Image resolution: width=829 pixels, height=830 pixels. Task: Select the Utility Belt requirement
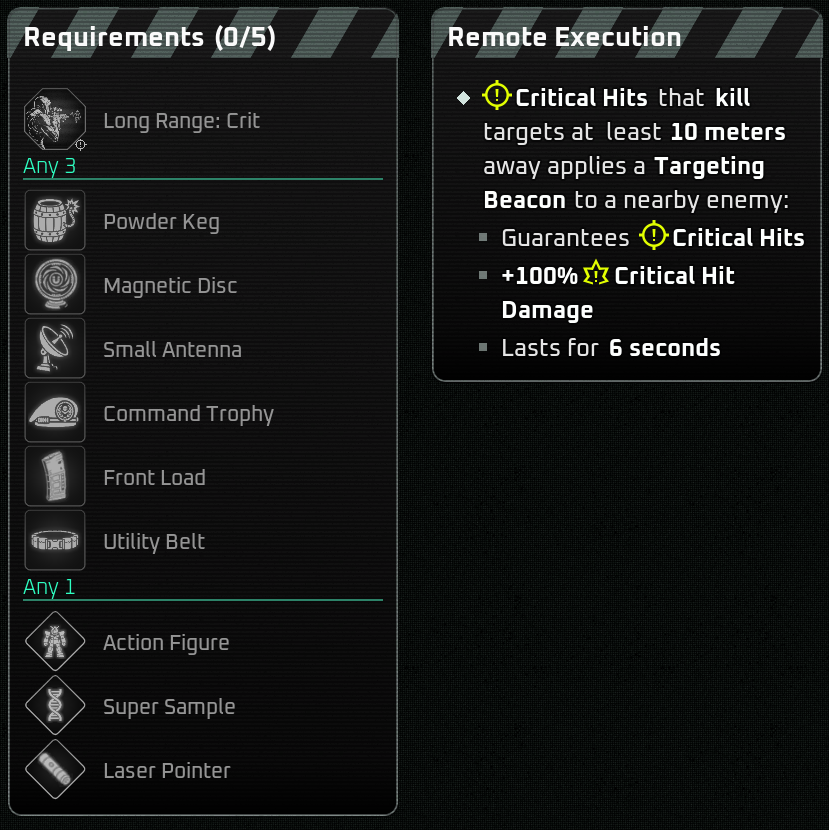(154, 542)
